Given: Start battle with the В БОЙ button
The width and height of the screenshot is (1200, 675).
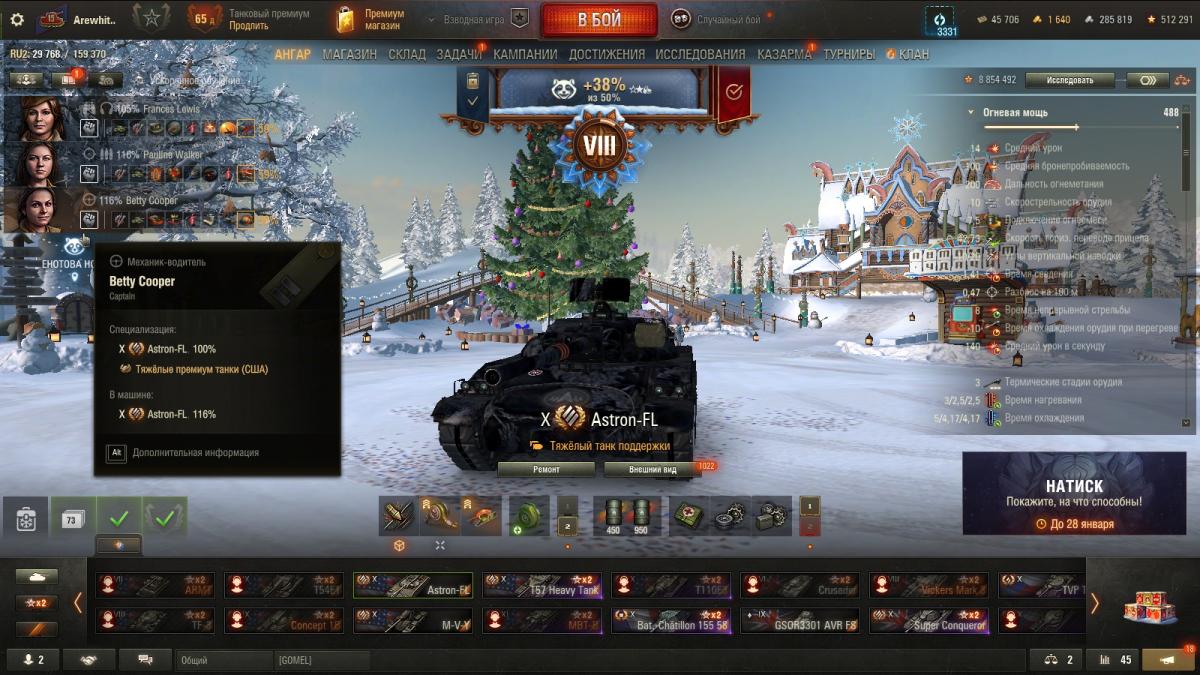Looking at the screenshot, I should click(598, 20).
